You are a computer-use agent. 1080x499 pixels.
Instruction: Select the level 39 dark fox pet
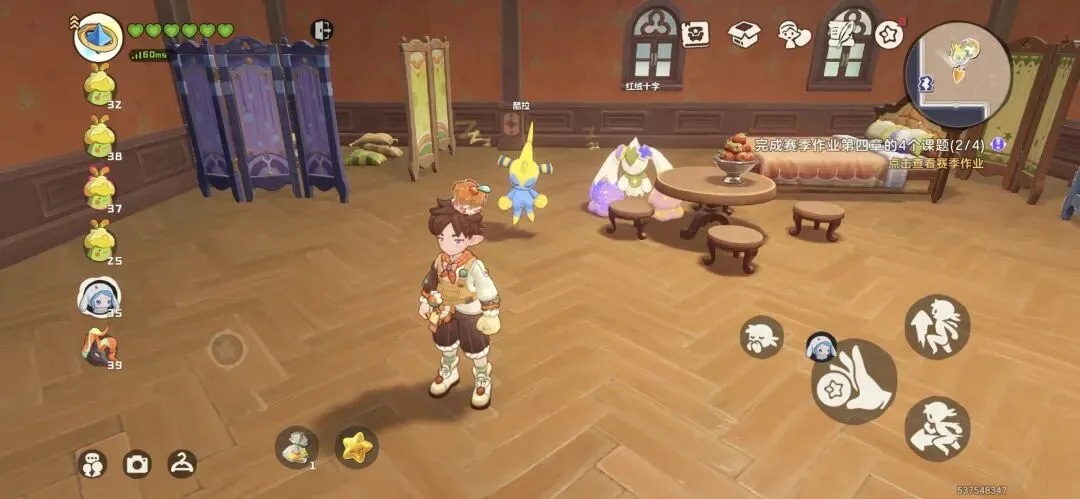[99, 347]
